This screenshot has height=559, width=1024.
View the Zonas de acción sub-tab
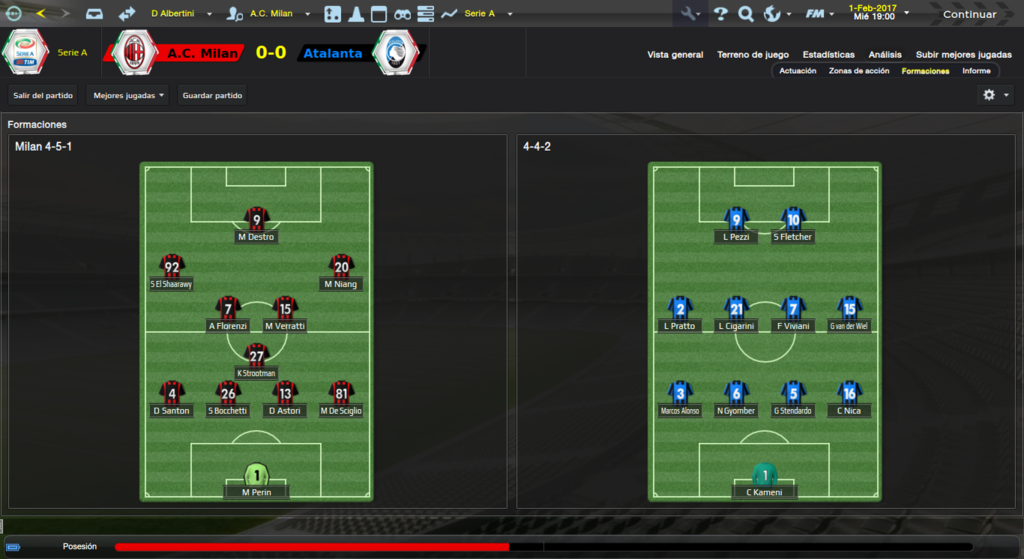coord(859,71)
